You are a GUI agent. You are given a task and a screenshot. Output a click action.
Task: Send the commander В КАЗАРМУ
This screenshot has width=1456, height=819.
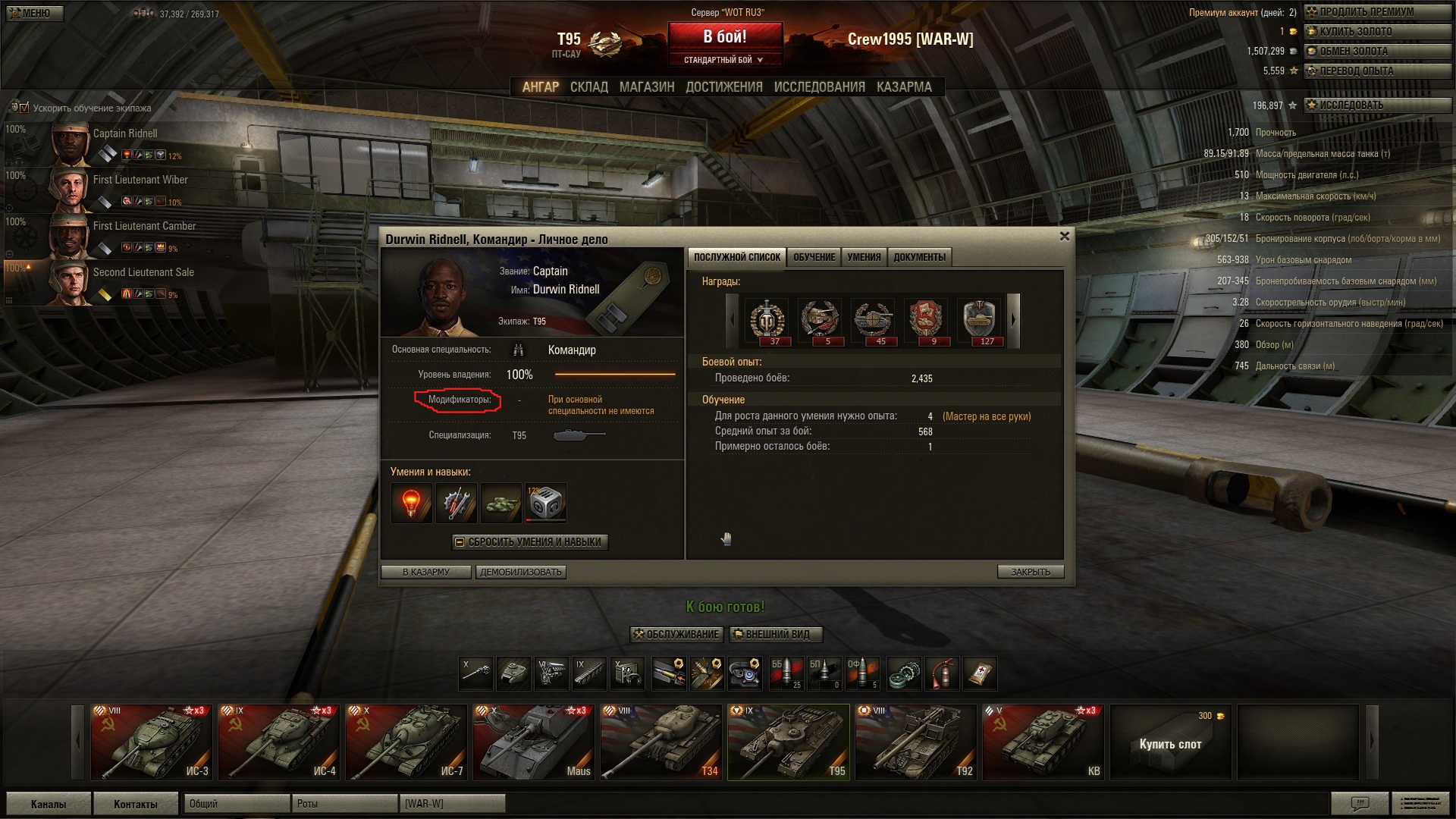pyautogui.click(x=426, y=572)
